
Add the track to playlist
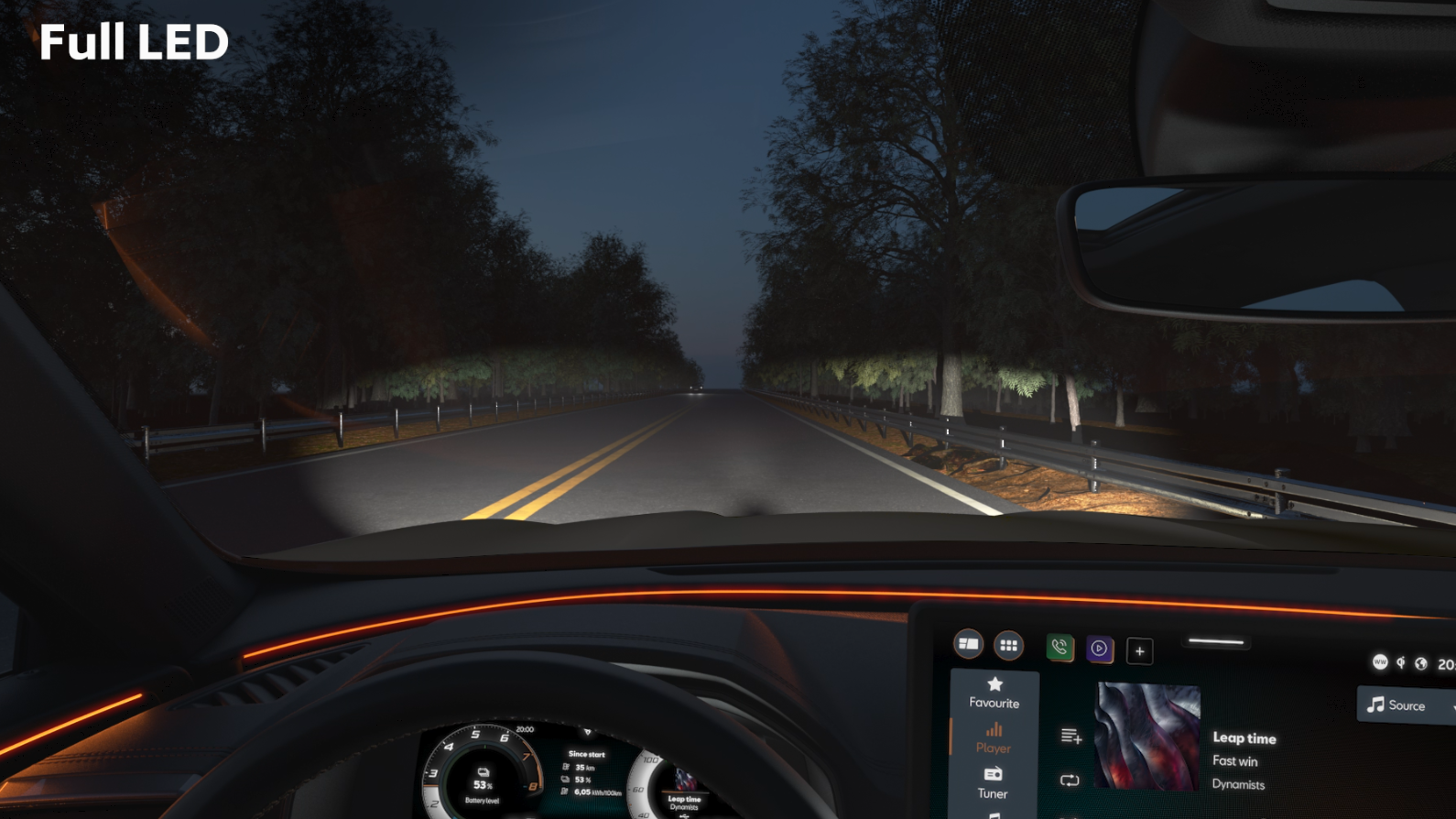point(1071,736)
